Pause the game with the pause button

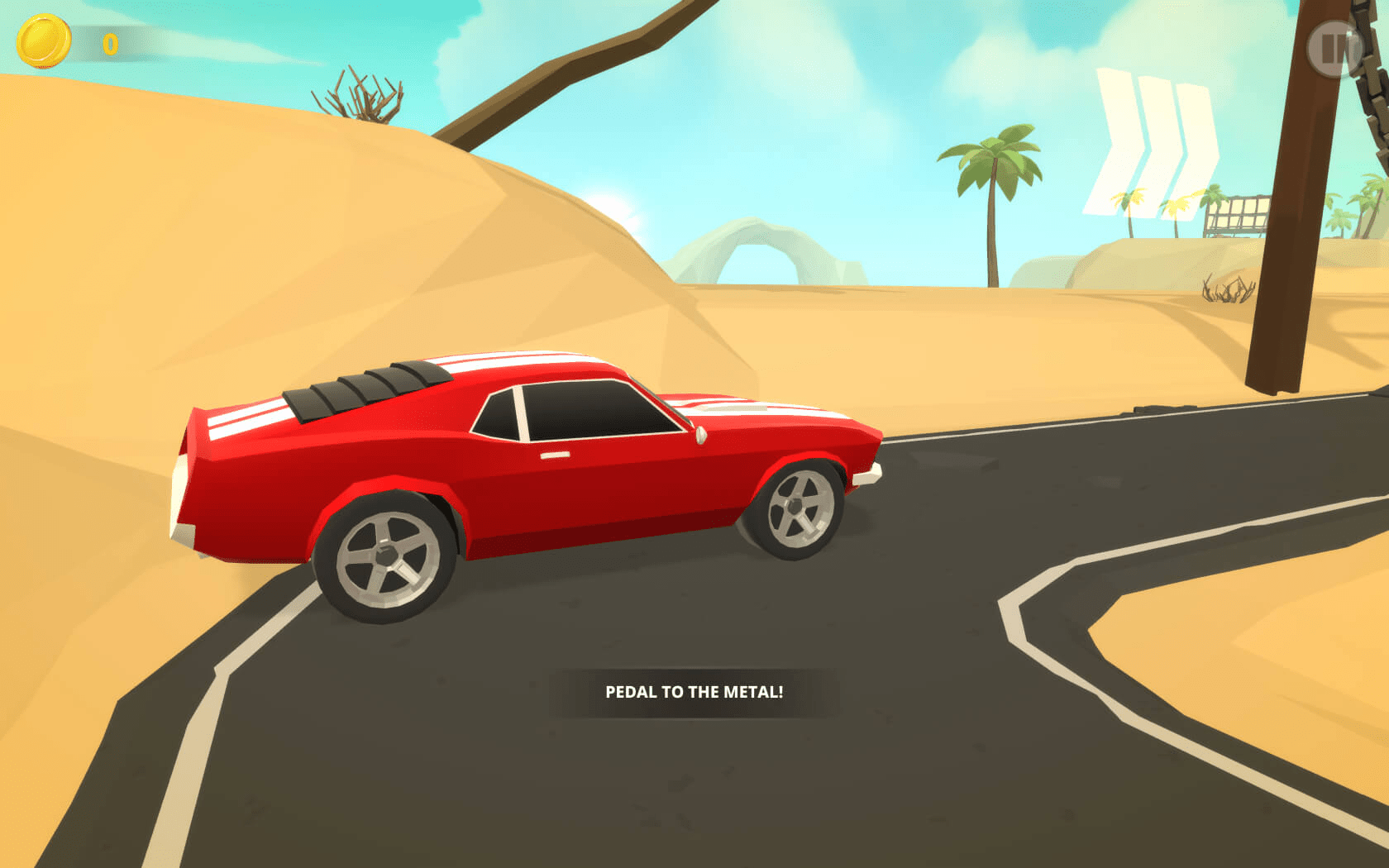point(1334,49)
